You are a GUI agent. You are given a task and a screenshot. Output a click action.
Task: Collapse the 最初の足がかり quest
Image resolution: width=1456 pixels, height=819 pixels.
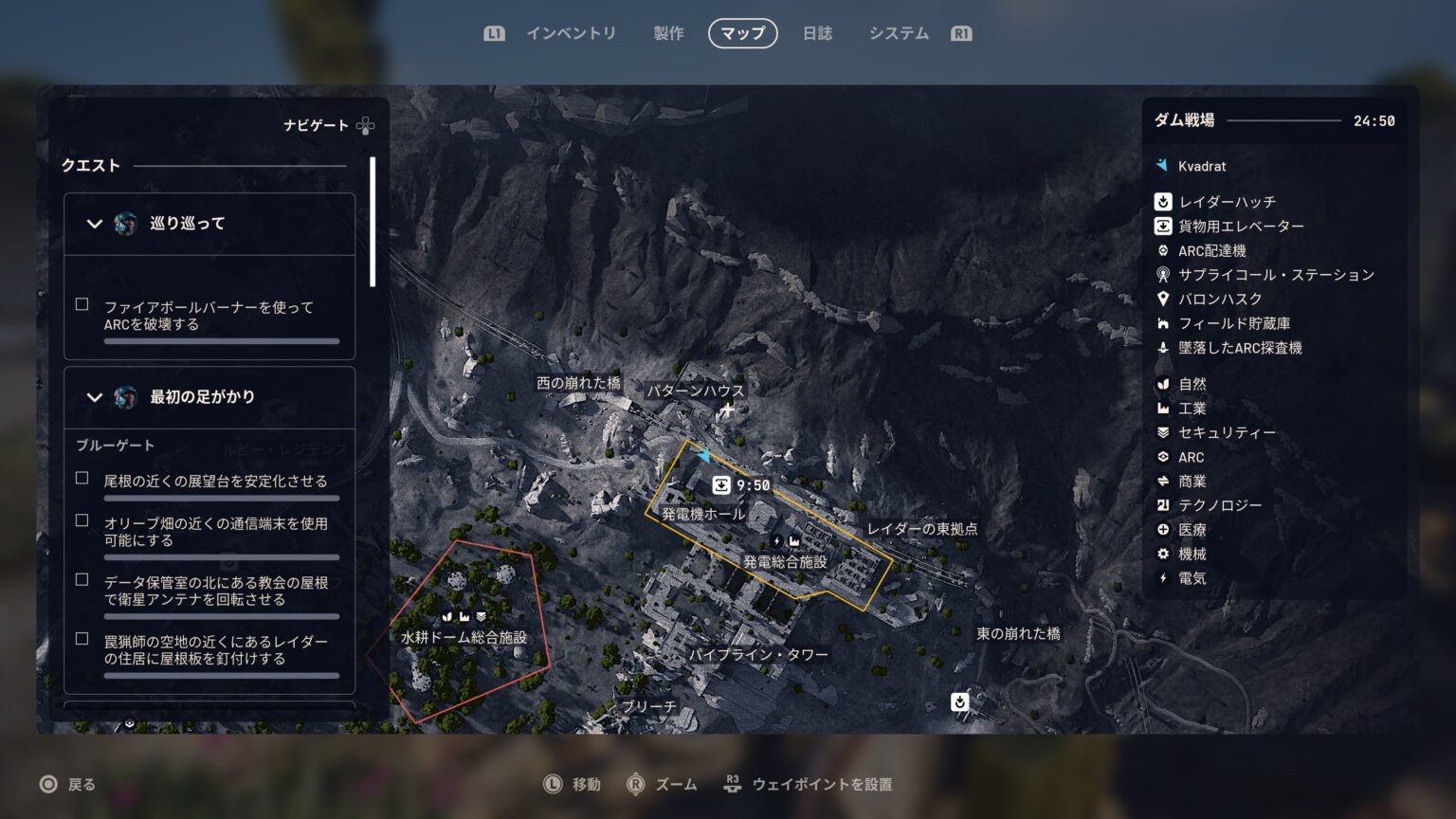click(94, 397)
